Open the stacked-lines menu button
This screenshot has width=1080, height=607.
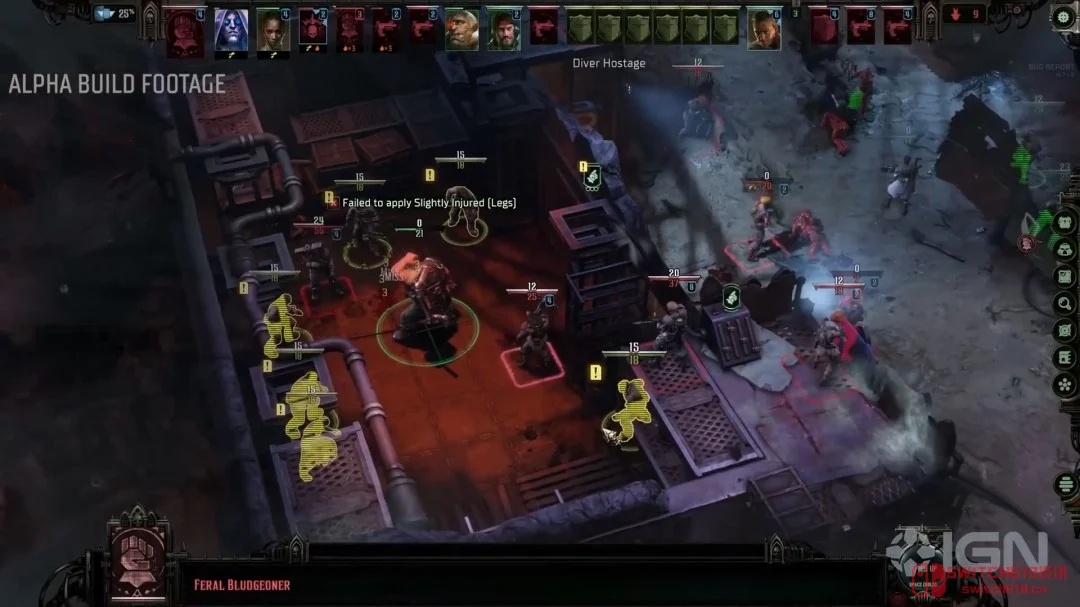click(1064, 484)
